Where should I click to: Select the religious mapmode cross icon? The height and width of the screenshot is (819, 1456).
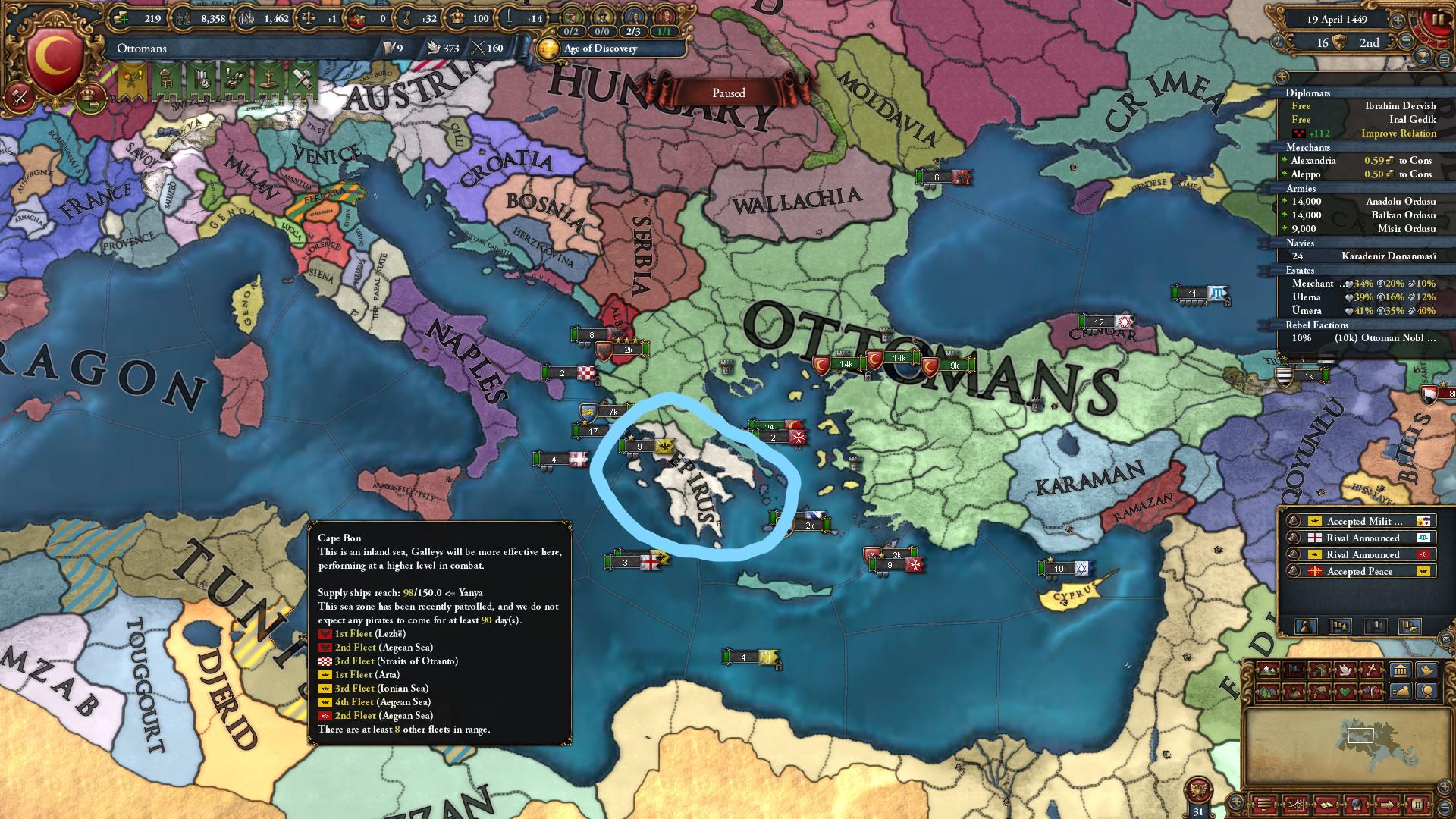(x=1371, y=670)
